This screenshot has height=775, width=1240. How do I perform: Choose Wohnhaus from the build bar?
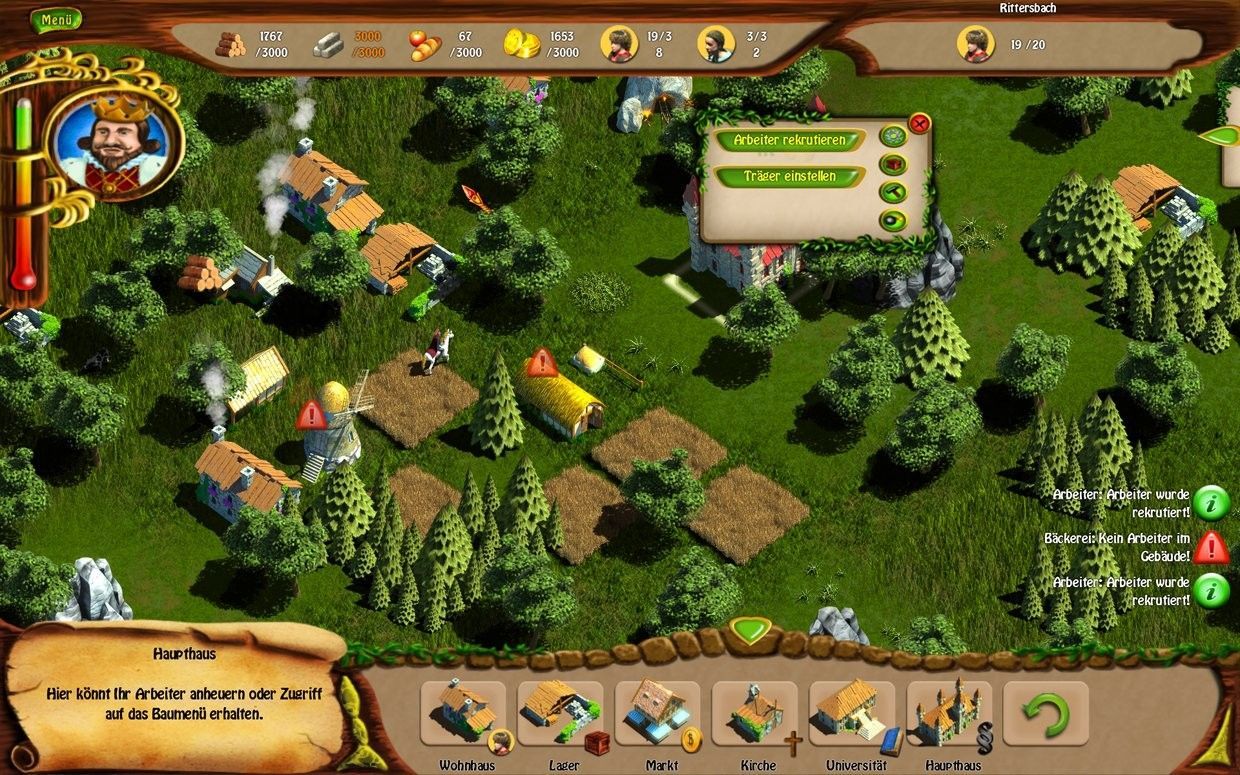[463, 713]
